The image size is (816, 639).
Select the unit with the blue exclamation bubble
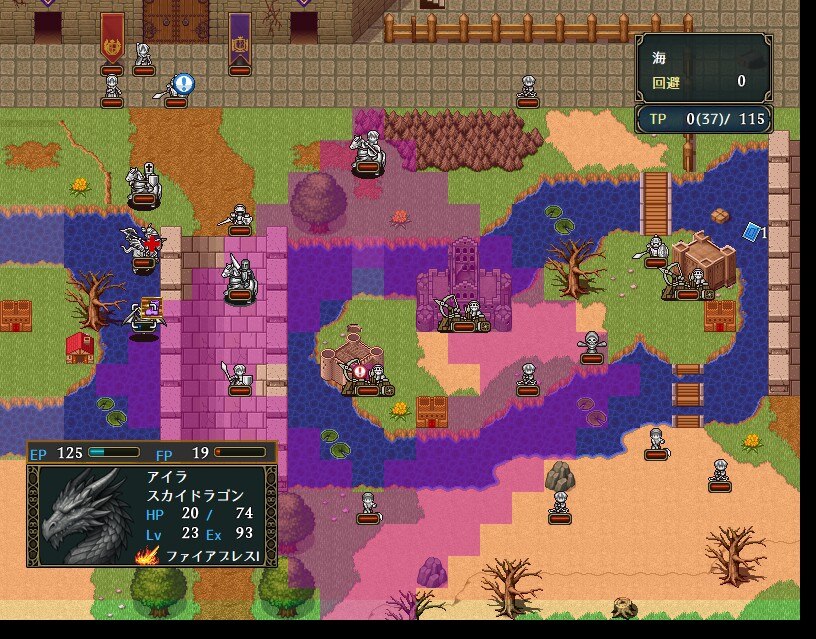click(174, 90)
